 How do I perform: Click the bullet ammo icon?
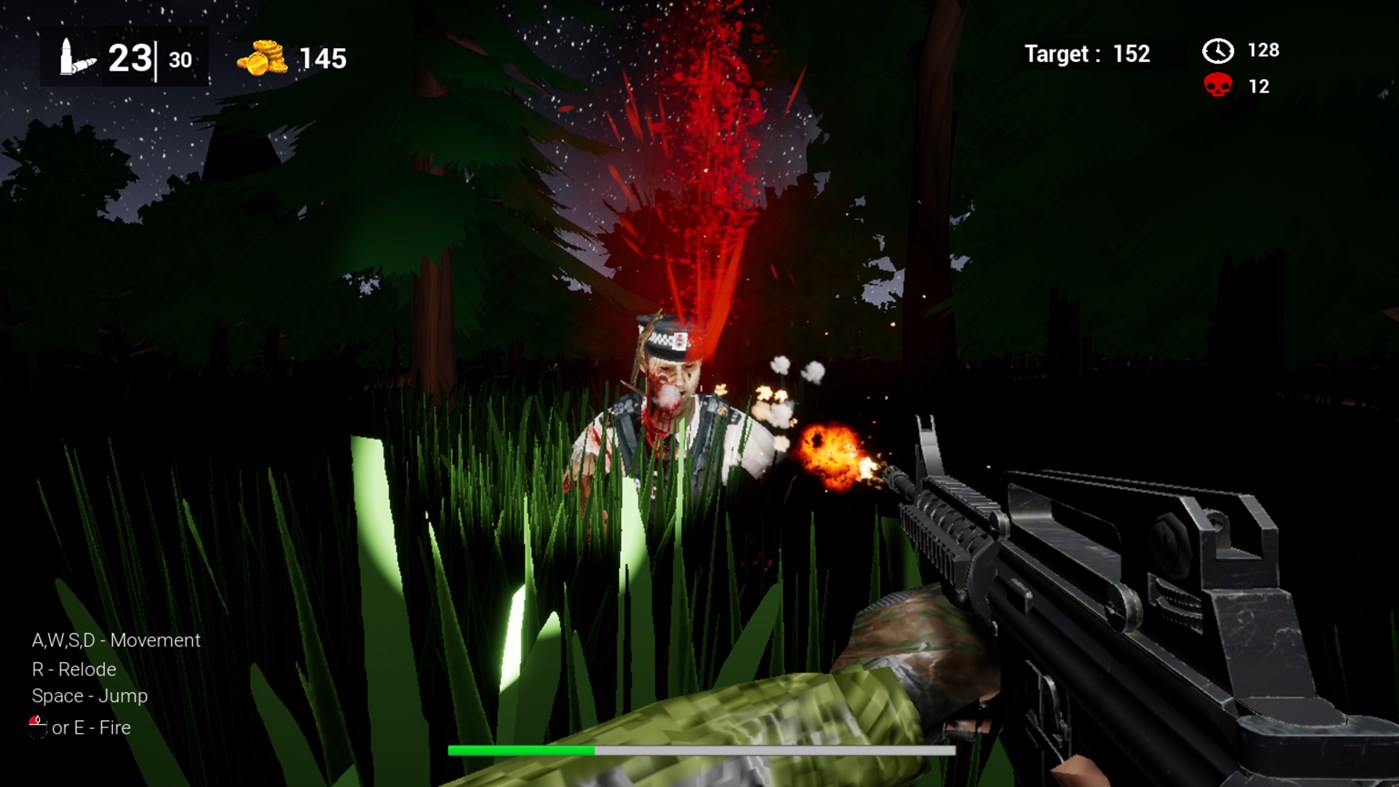(66, 56)
